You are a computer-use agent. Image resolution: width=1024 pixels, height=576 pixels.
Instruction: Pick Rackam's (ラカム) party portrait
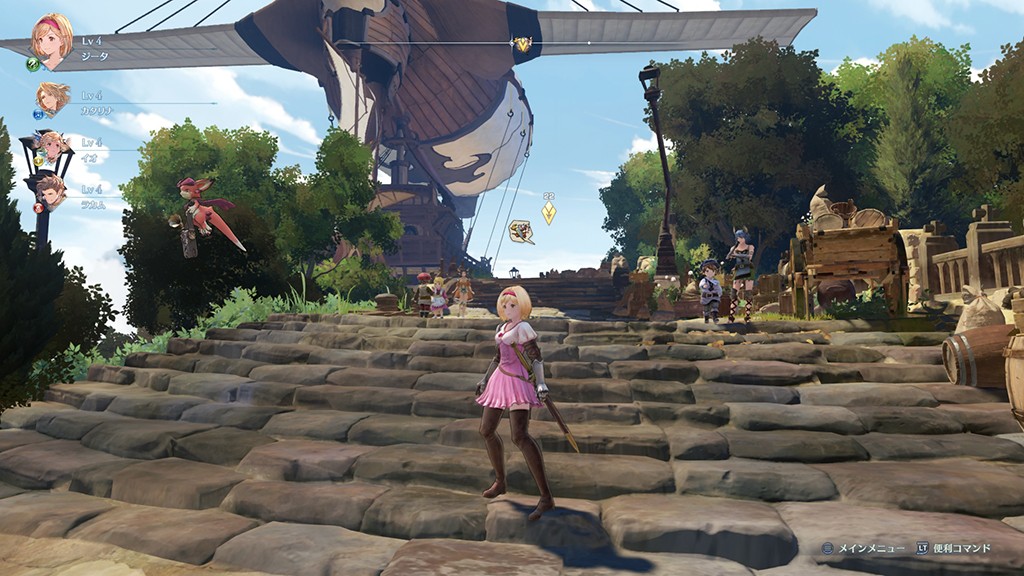[50, 190]
